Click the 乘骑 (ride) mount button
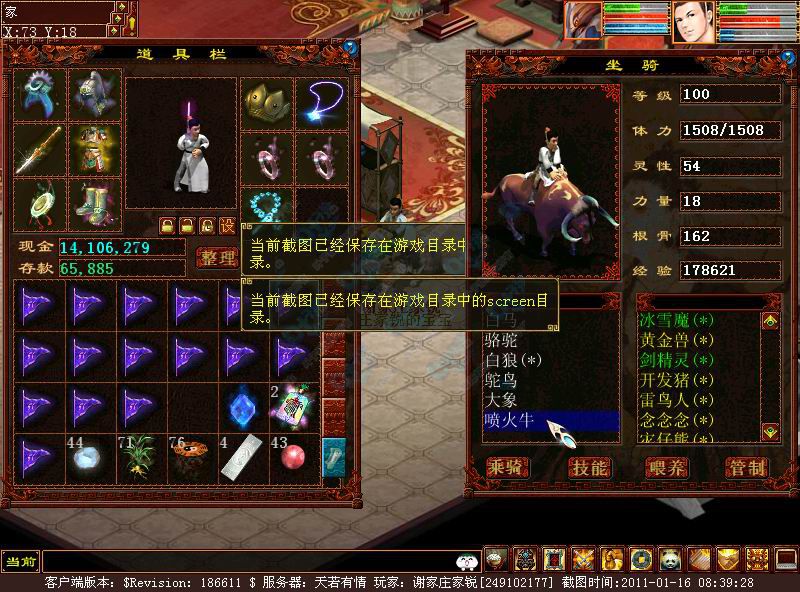800x592 pixels. 504,467
